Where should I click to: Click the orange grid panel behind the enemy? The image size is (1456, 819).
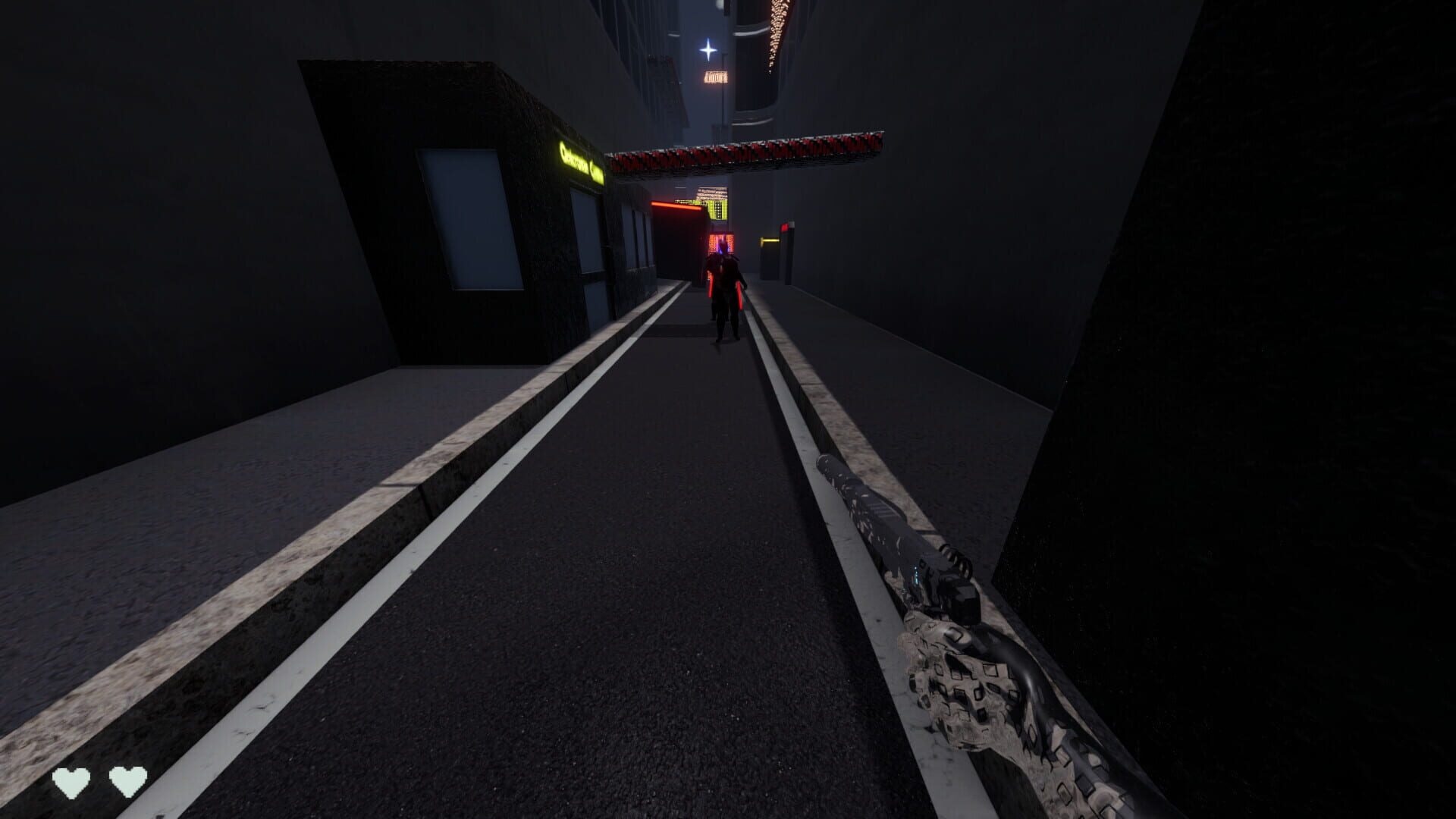[x=723, y=243]
